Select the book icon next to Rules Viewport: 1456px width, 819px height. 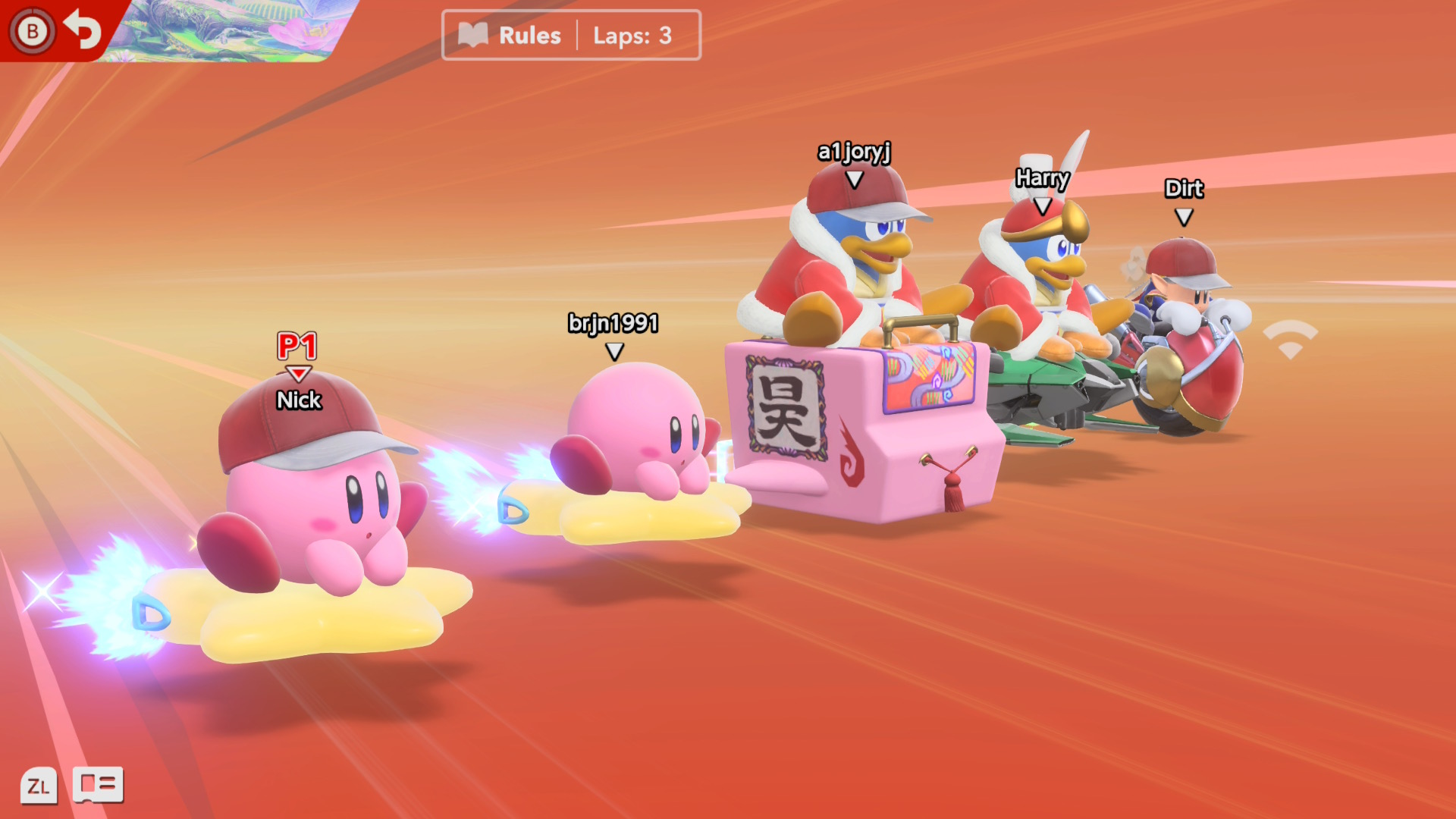tap(472, 34)
